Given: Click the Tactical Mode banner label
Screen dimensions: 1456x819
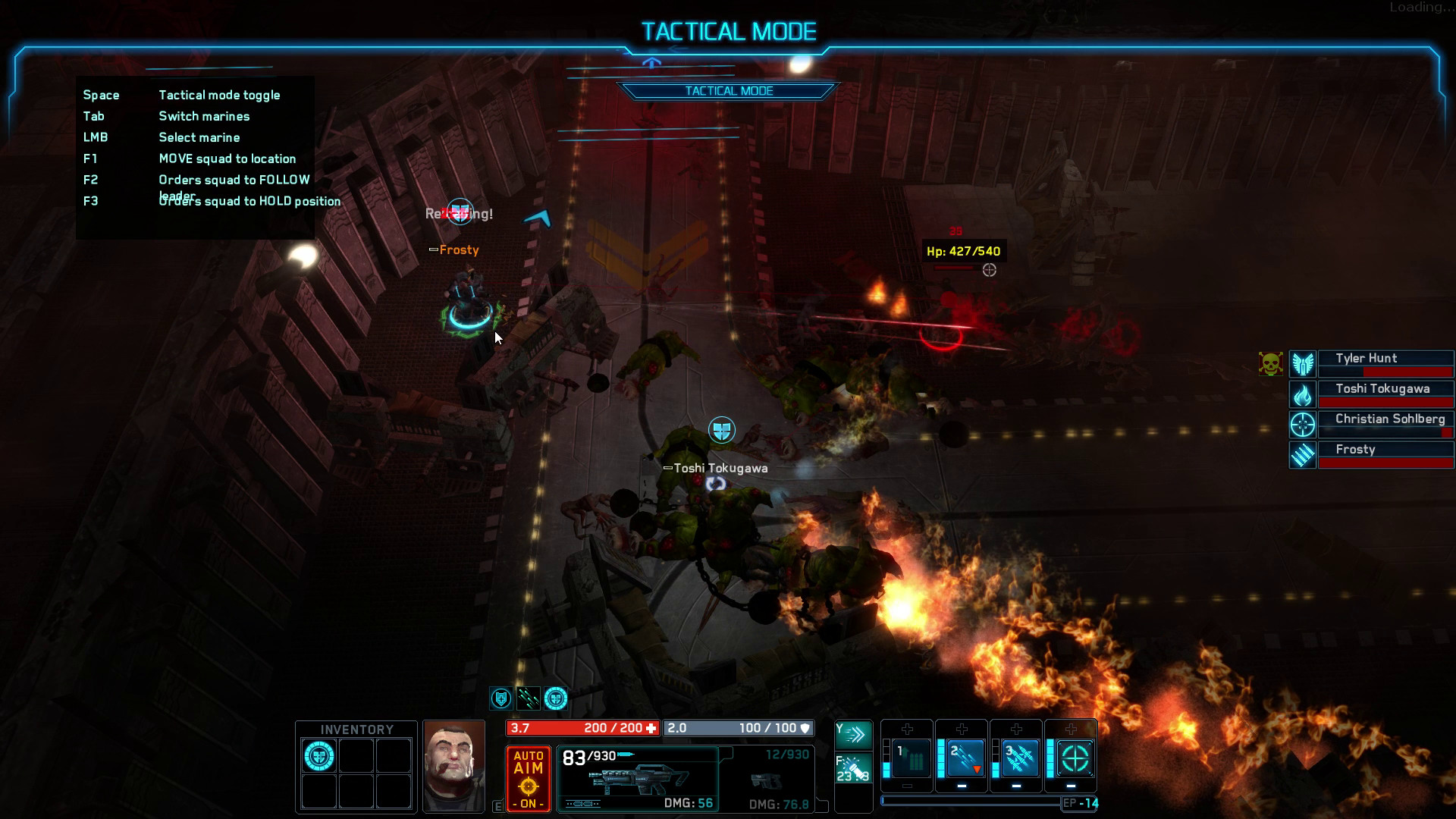Looking at the screenshot, I should click(x=729, y=91).
